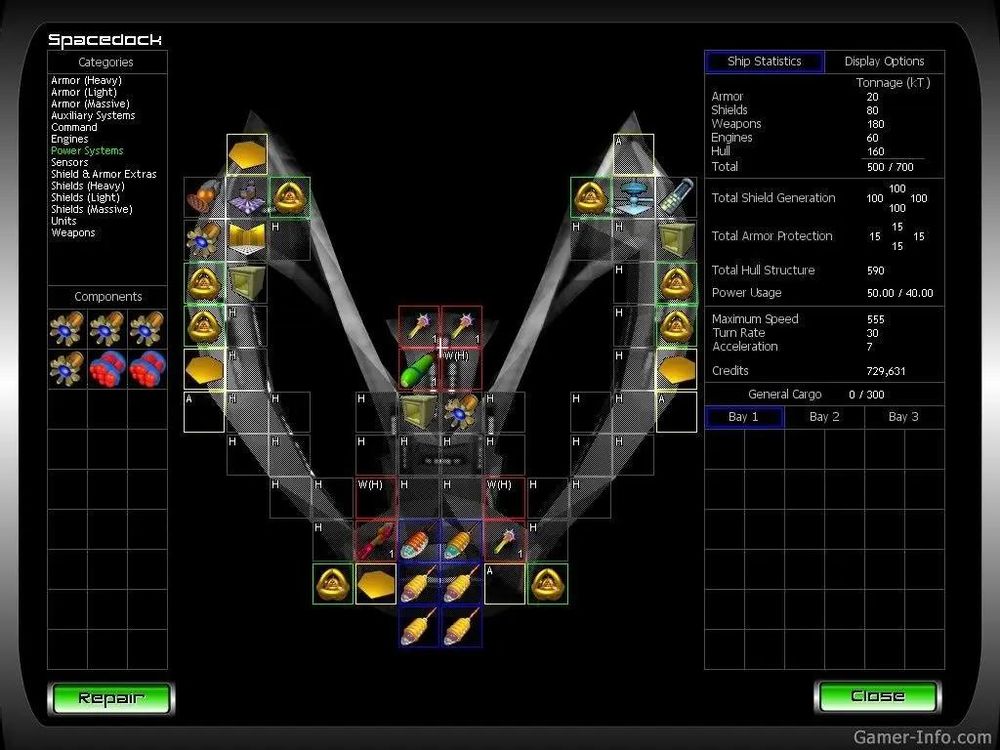The image size is (1000, 750).
Task: Switch to the Bay 3 cargo tab
Action: [903, 417]
